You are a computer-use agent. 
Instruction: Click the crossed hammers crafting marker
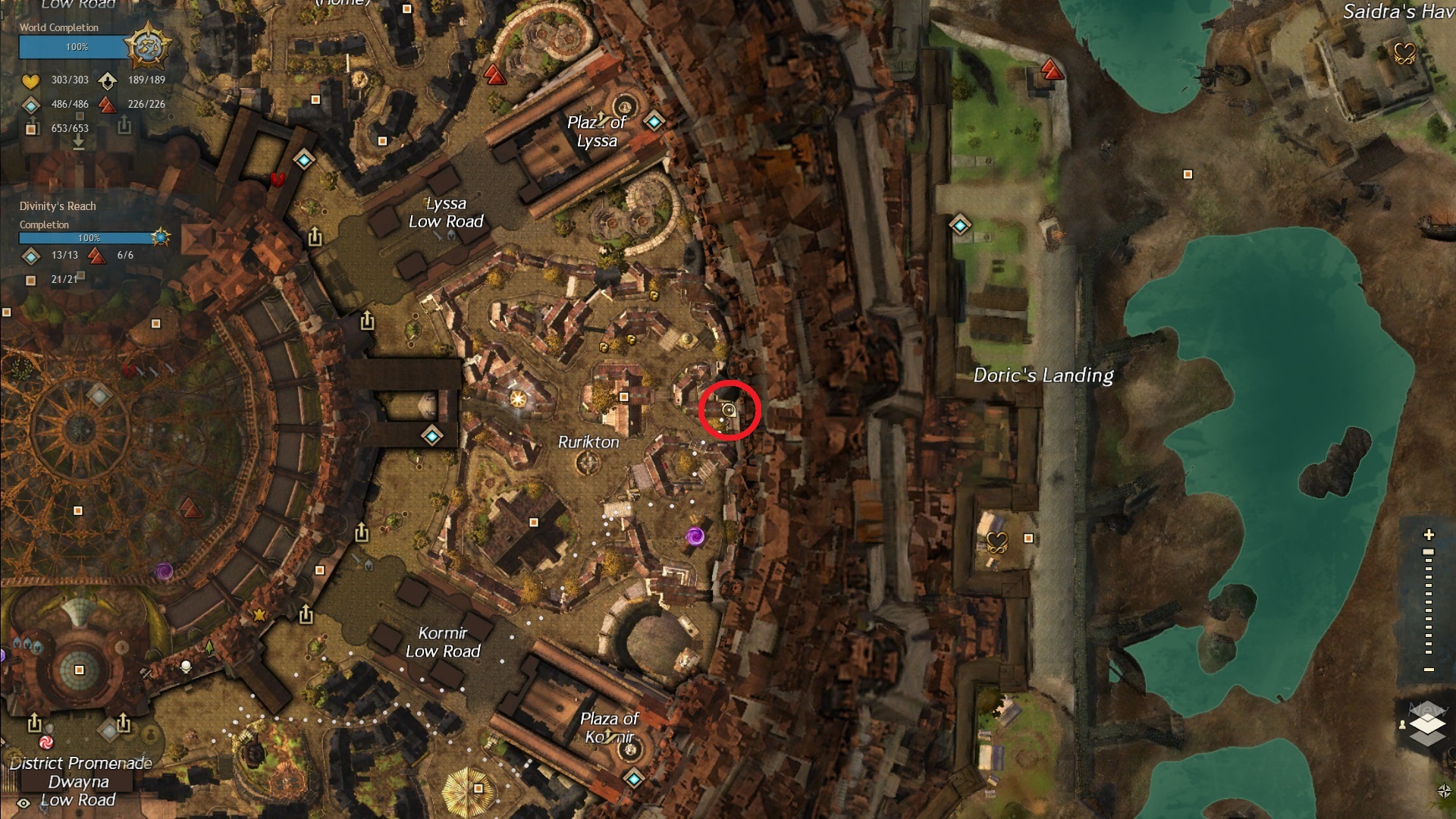tap(146, 674)
